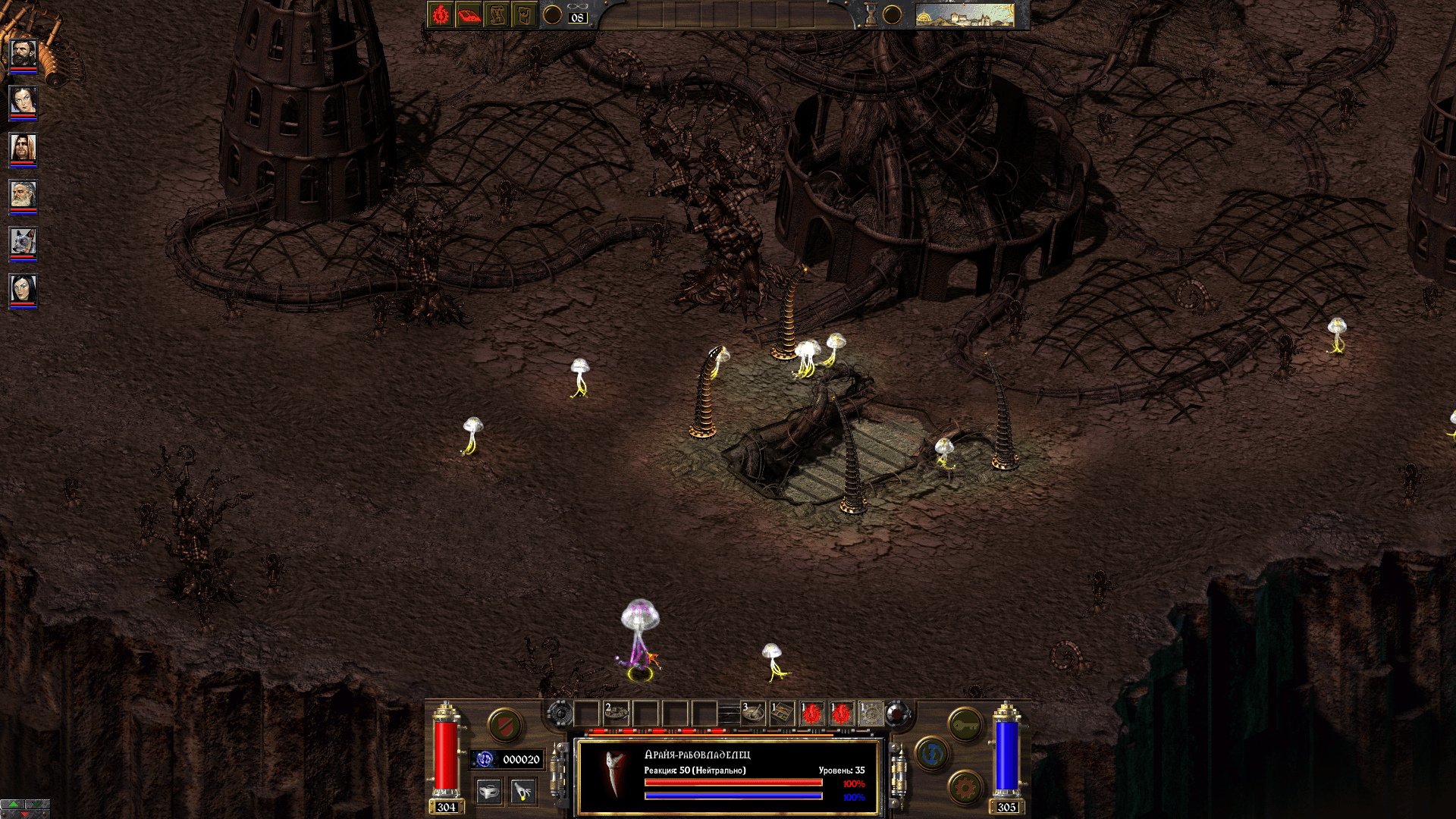1456x819 pixels.
Task: Click the dark sphere right of the hotkey slots
Action: (896, 713)
